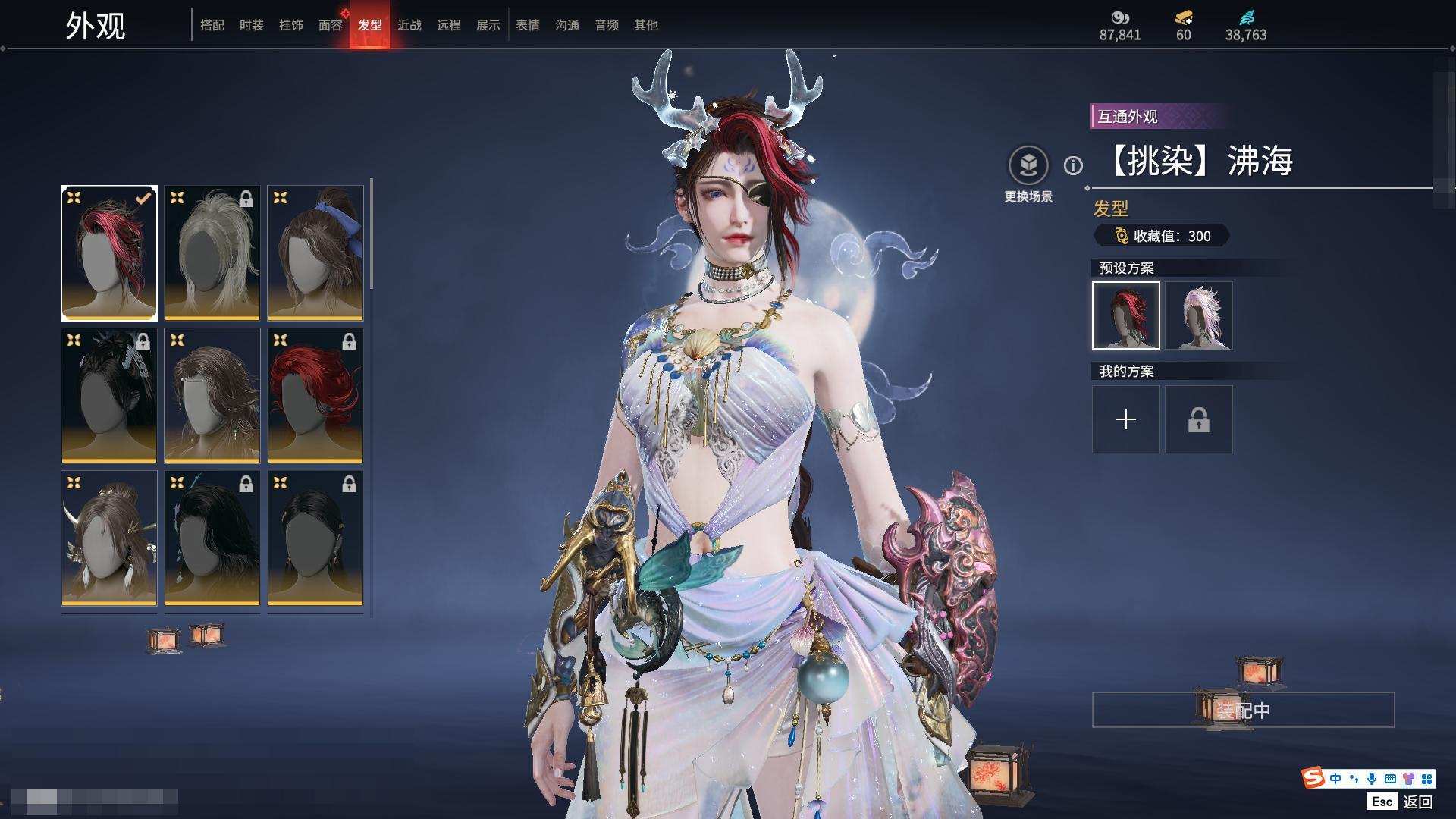Screen dimensions: 1456x819
Task: Select the brown ponytail with blue ribbon
Action: click(315, 253)
